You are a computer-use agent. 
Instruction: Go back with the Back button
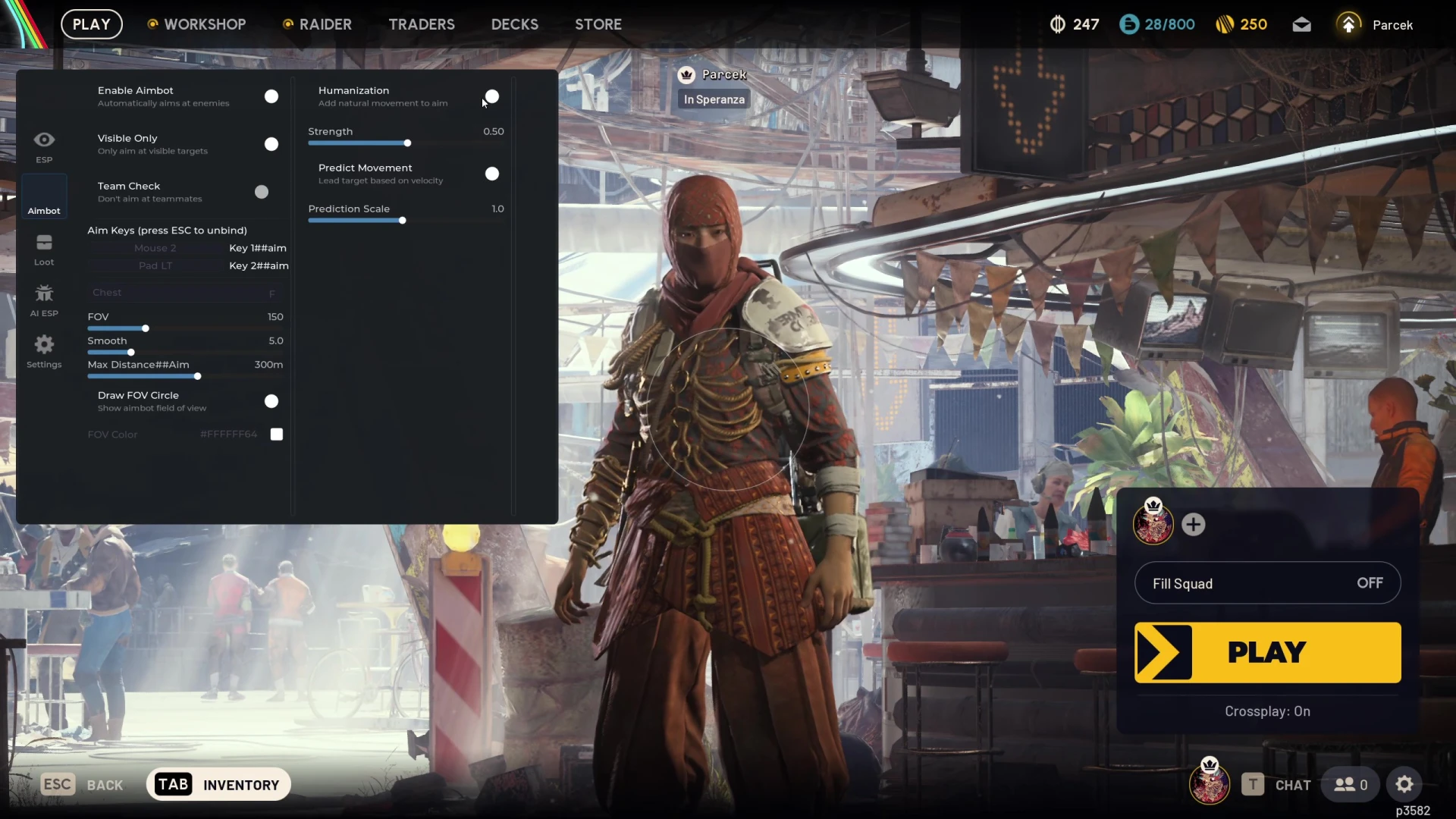[82, 785]
